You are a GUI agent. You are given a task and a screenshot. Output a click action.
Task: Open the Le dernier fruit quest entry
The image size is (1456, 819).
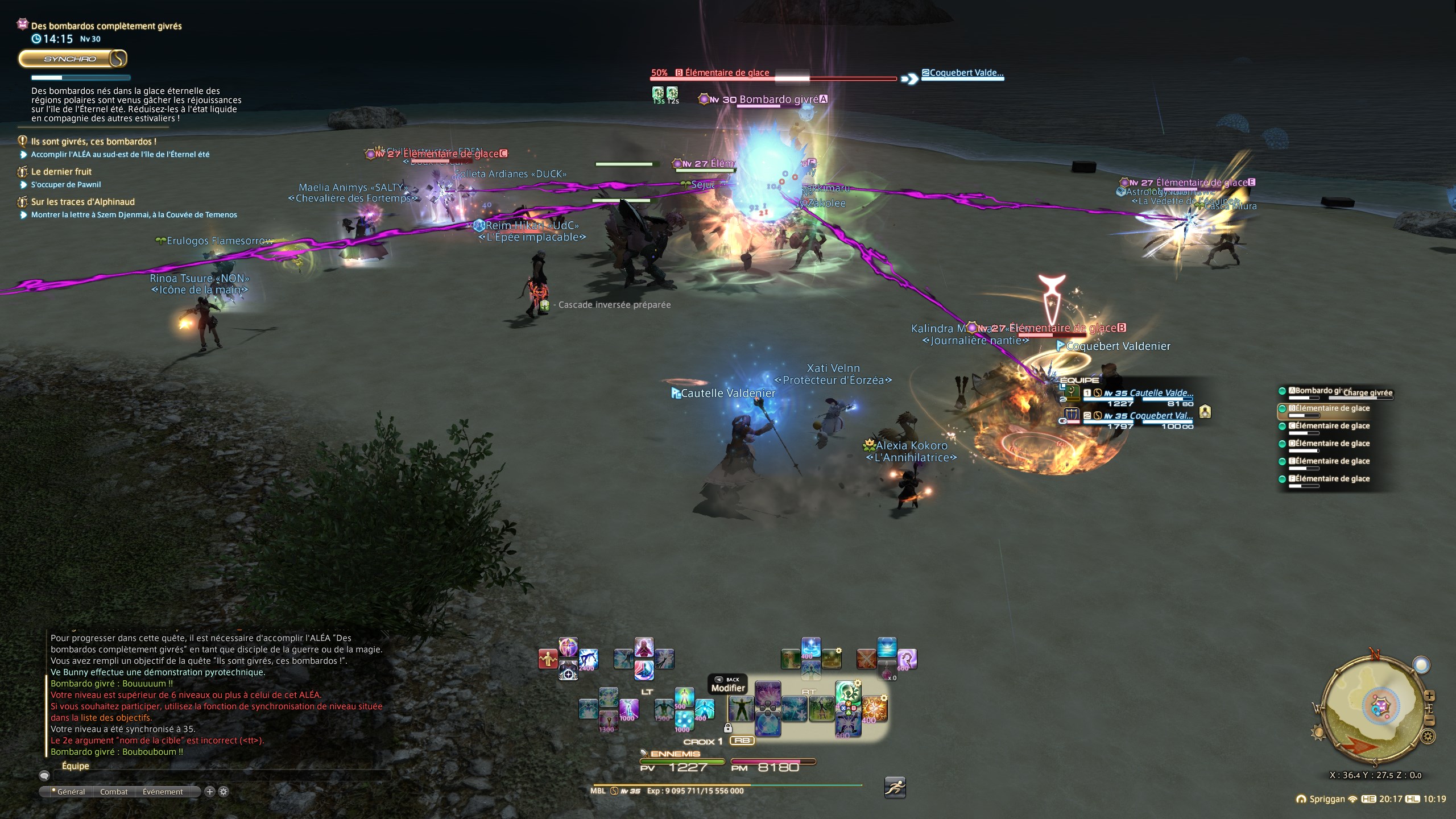61,172
